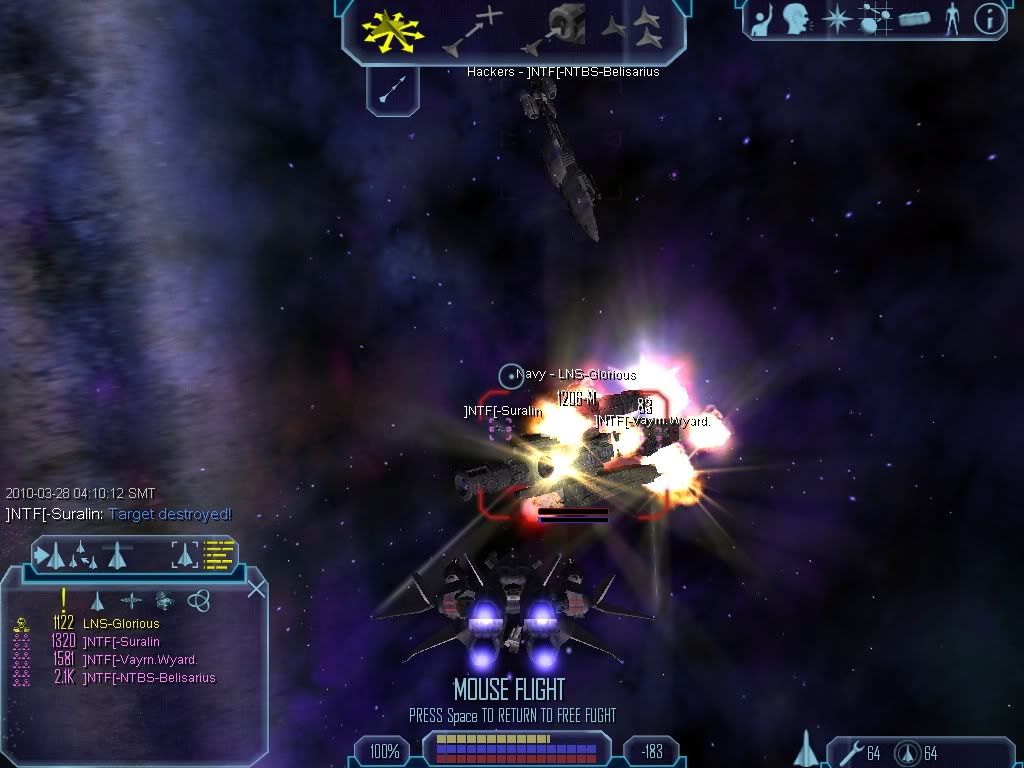Choose the dock maneuver icon
The width and height of the screenshot is (1024, 768).
point(552,29)
